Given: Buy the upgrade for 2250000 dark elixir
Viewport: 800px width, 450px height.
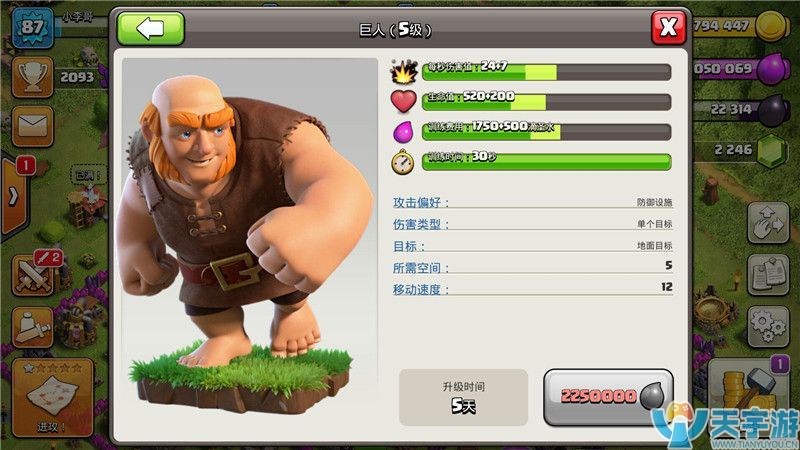Looking at the screenshot, I should (608, 396).
